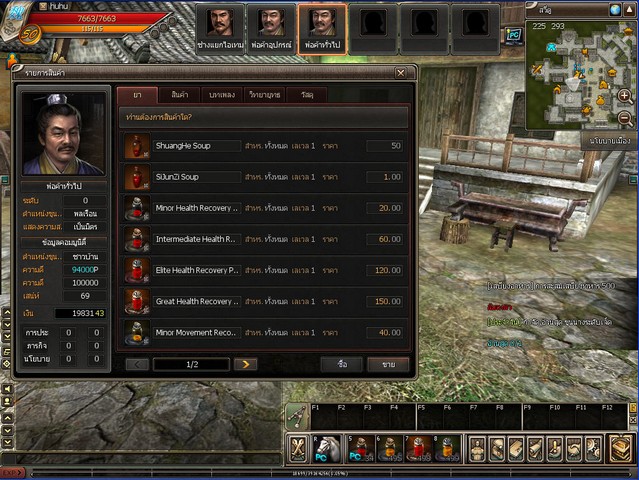Switch to the ยา medicine tab
The width and height of the screenshot is (639, 480).
pos(136,95)
